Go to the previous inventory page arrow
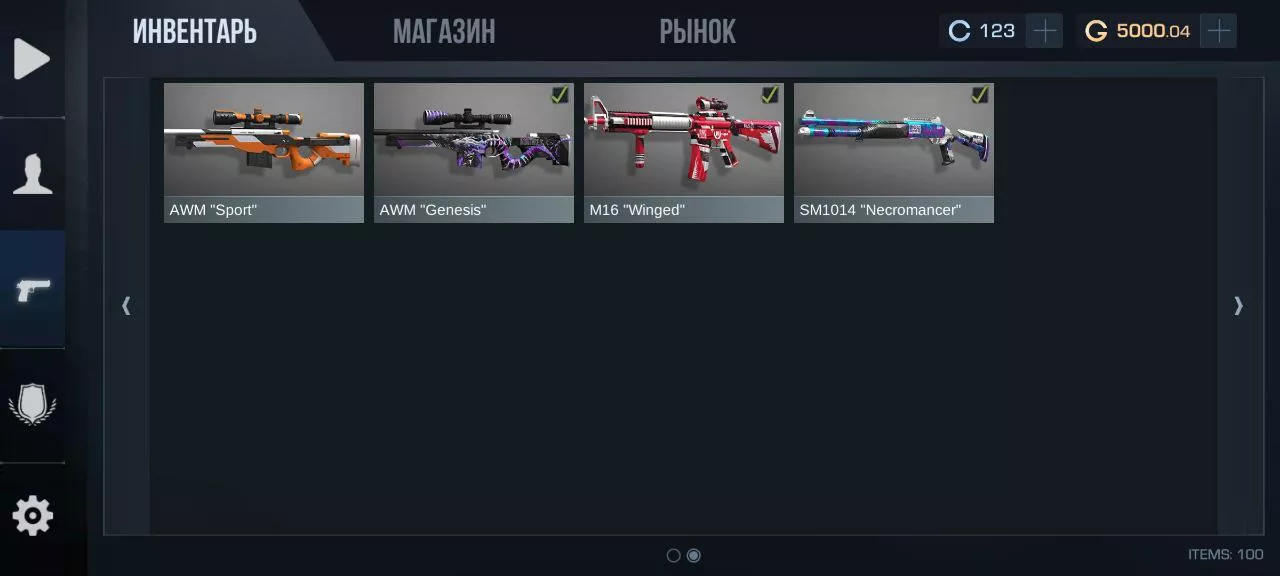This screenshot has height=576, width=1280. click(x=126, y=305)
